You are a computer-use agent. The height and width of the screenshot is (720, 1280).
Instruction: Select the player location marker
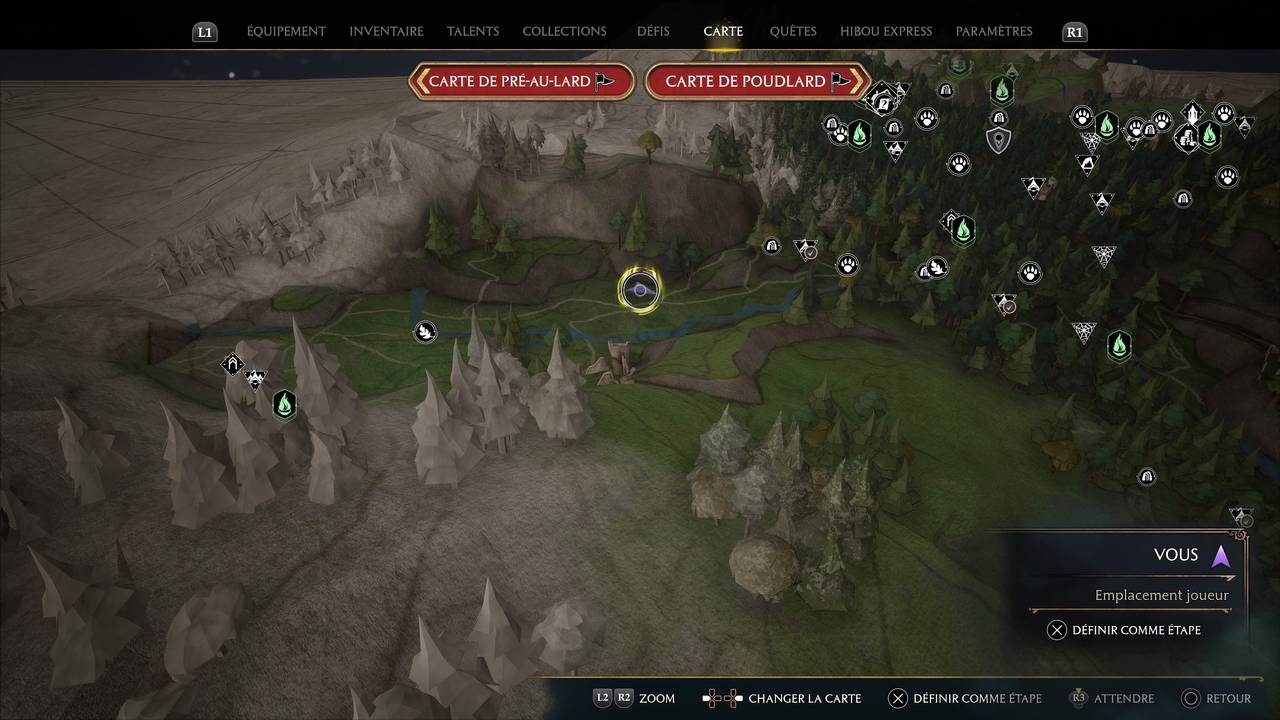coord(639,290)
